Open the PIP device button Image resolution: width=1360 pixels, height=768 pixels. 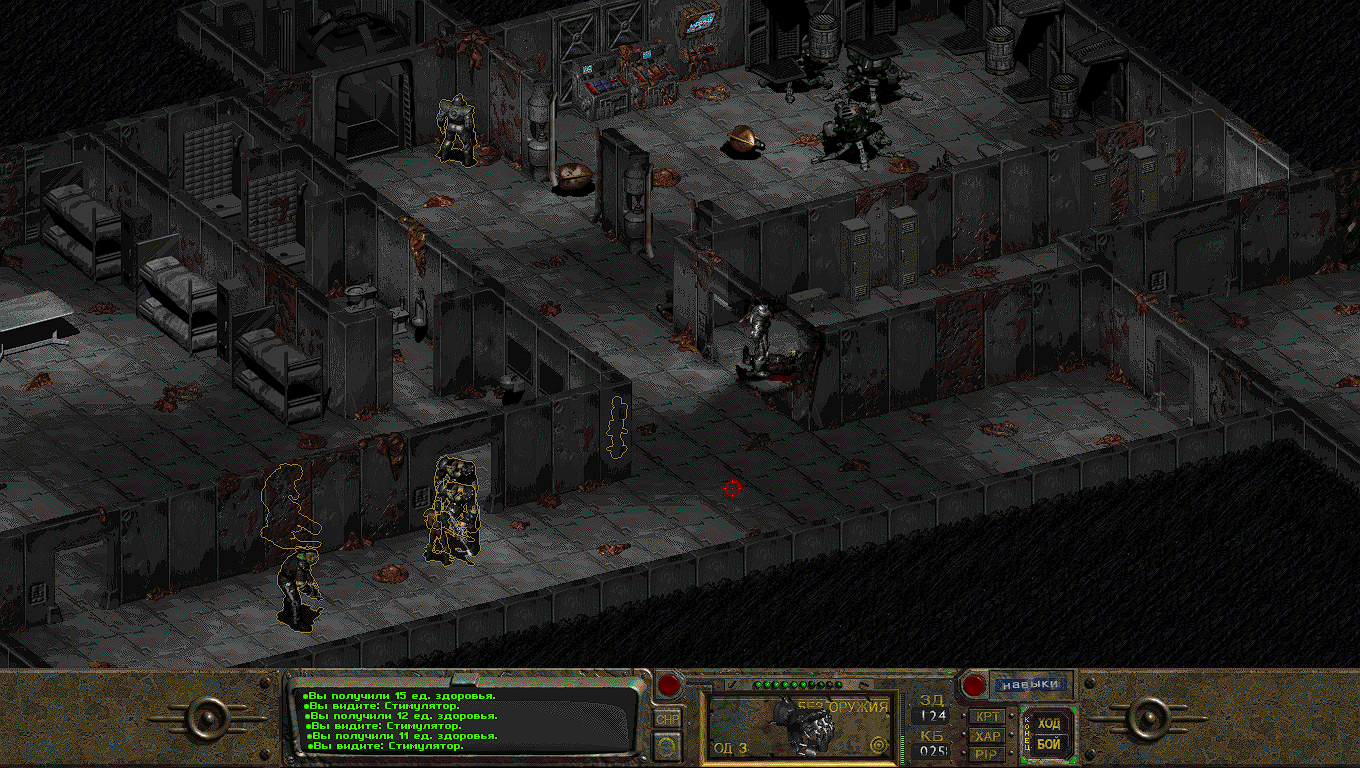coord(988,753)
